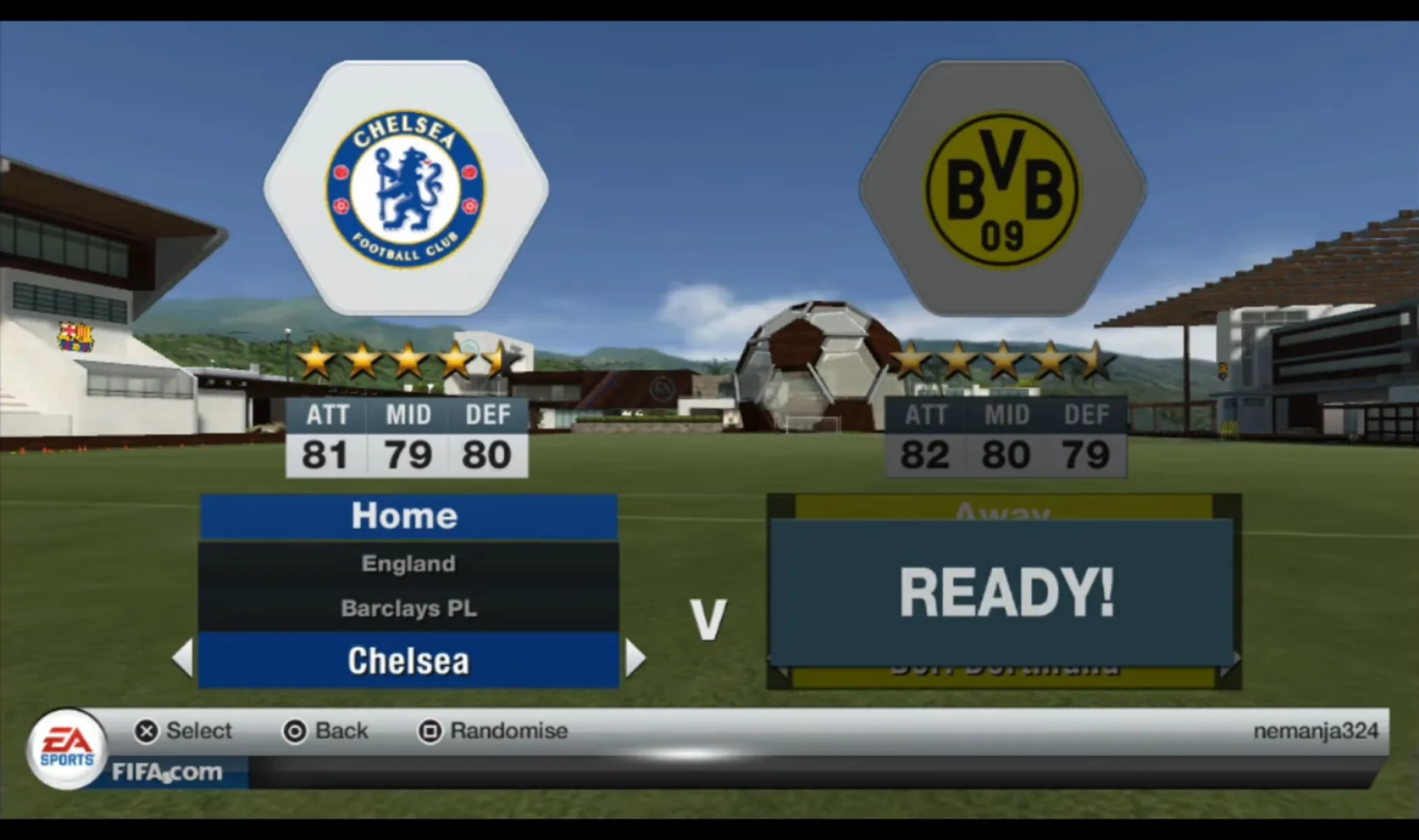The width and height of the screenshot is (1419, 840).
Task: Click the circle Back button icon
Action: tap(293, 730)
